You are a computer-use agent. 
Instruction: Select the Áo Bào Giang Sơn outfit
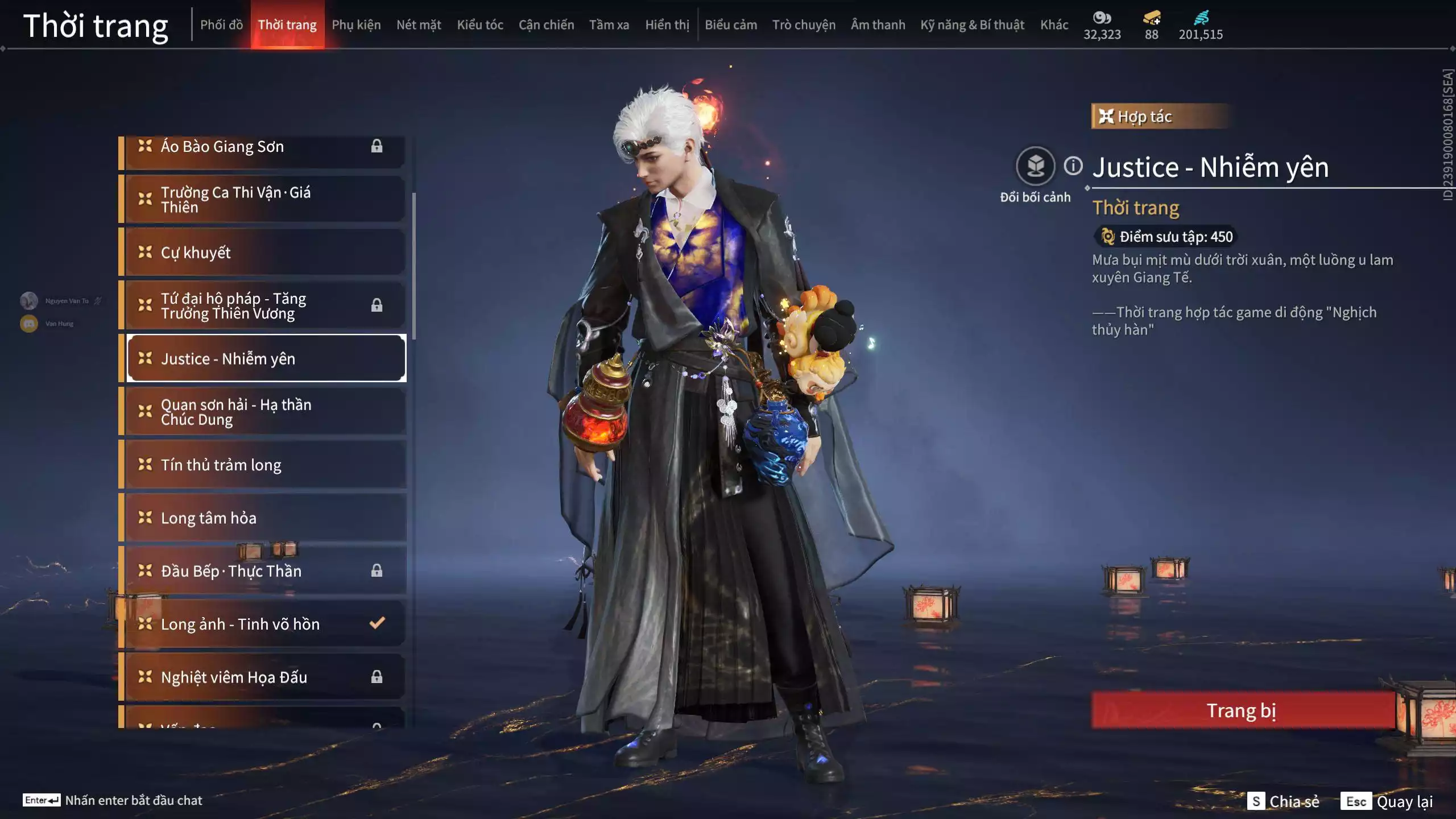pos(265,147)
